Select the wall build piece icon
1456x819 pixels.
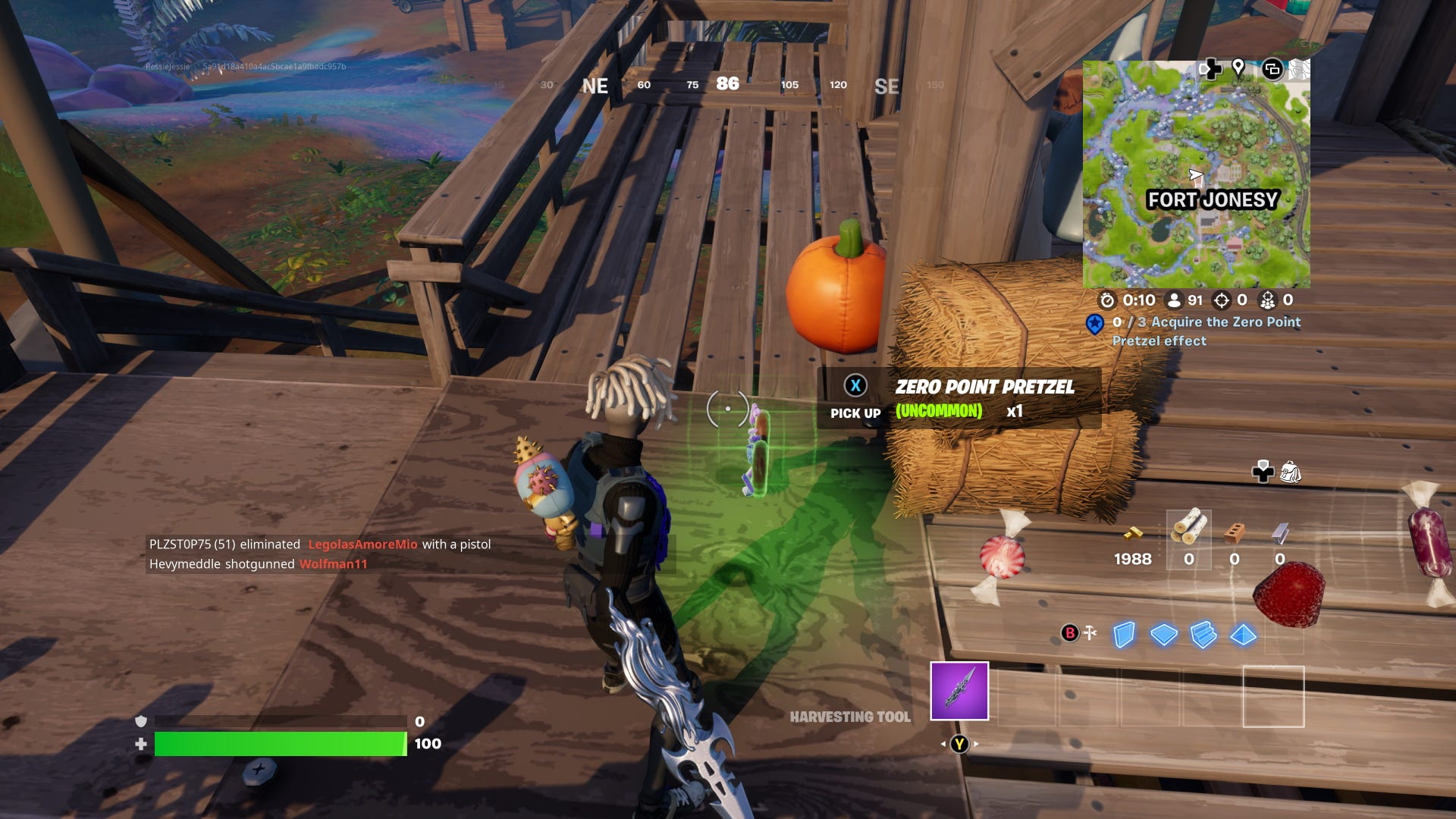(1123, 636)
